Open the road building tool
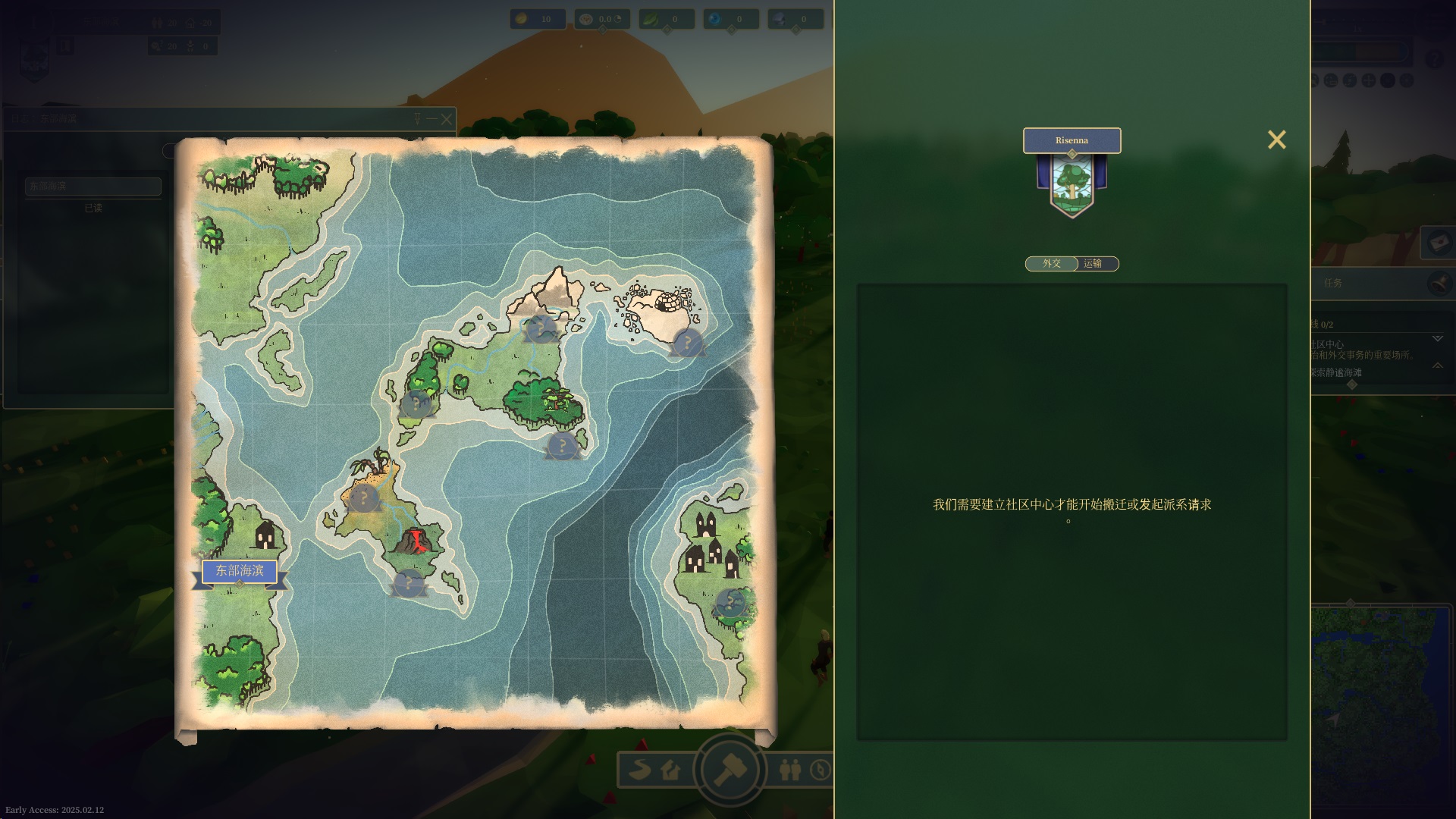The height and width of the screenshot is (819, 1456). coord(641,770)
